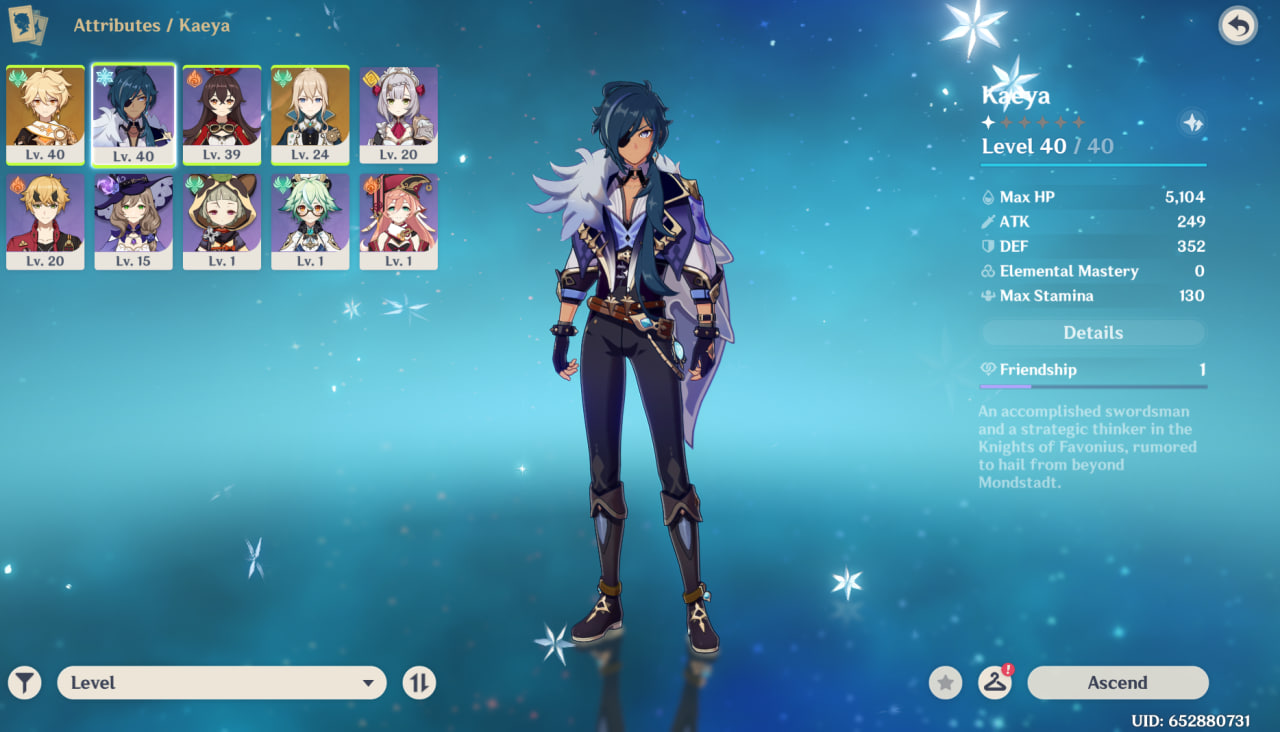Select the Traveler portrait at Lv. 40
This screenshot has height=732, width=1280.
click(45, 114)
